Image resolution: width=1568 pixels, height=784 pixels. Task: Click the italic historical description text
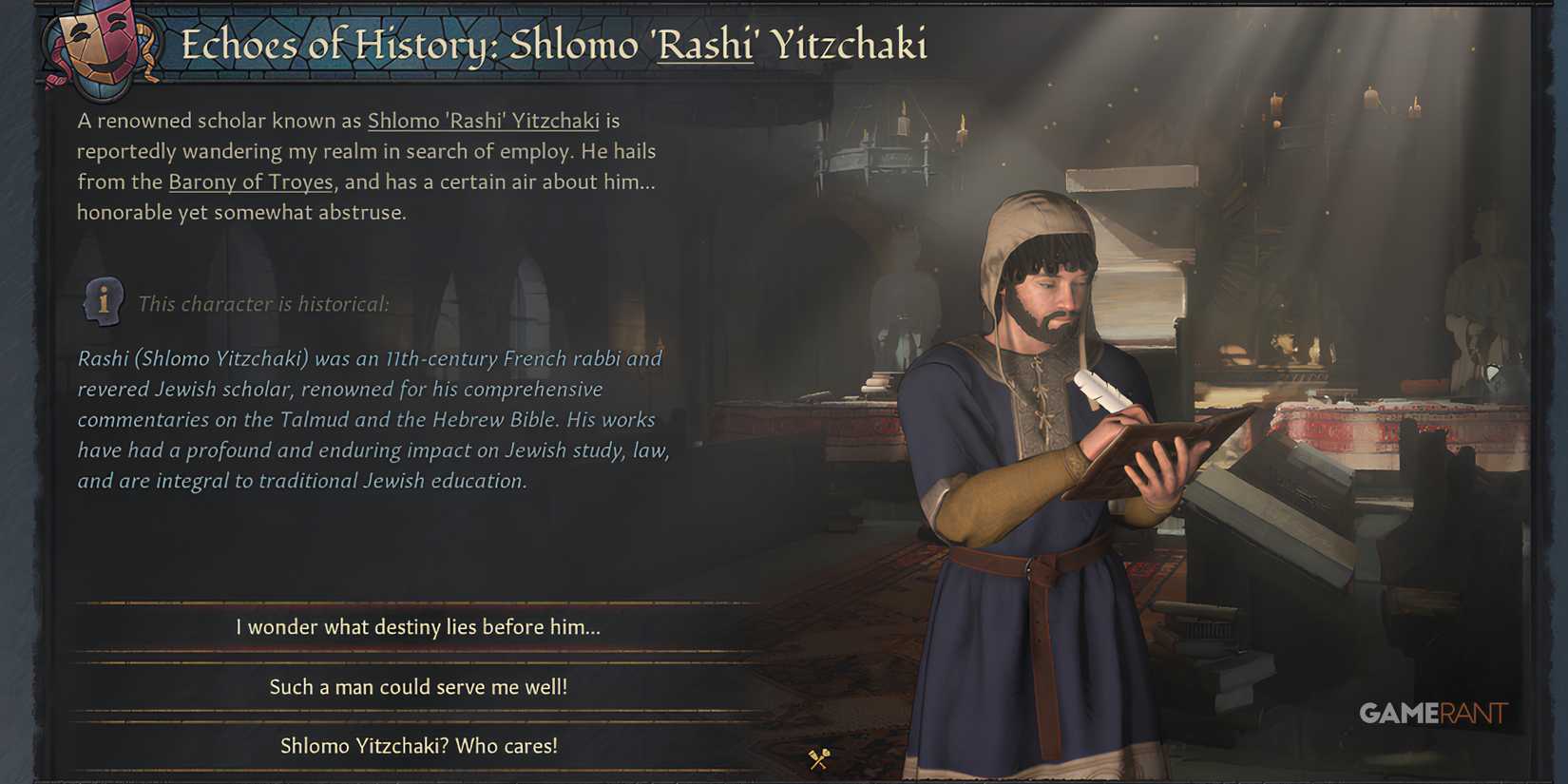371,418
